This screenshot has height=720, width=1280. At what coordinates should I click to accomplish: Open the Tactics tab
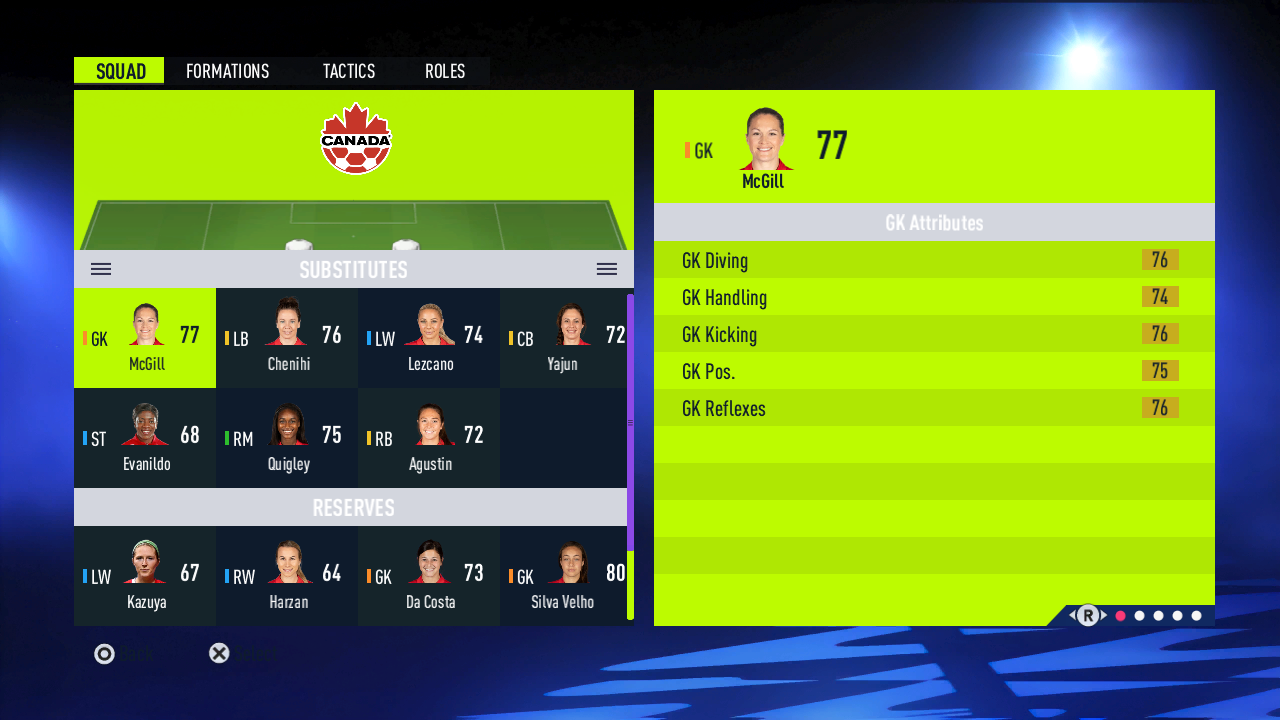pyautogui.click(x=348, y=71)
